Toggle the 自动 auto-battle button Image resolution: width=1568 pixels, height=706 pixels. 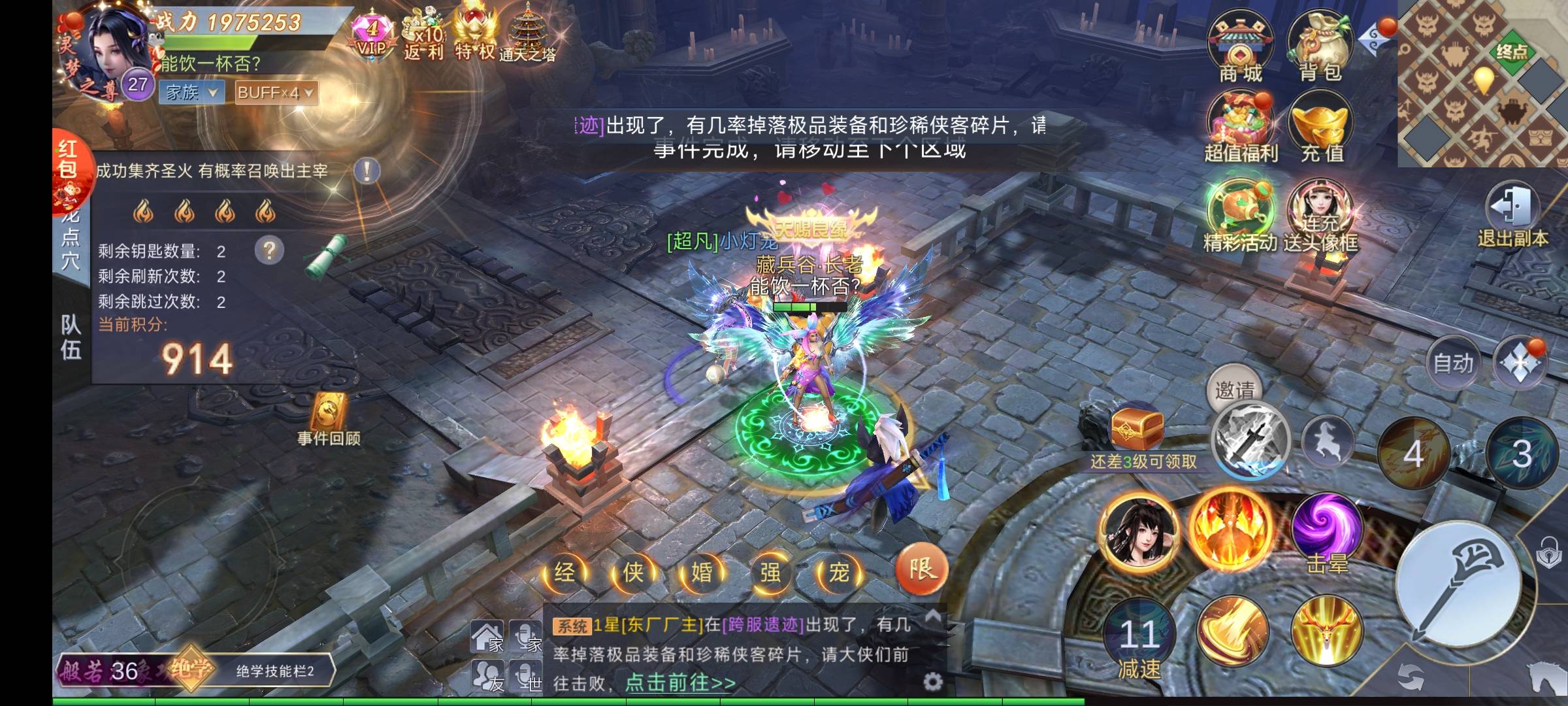coord(1453,363)
